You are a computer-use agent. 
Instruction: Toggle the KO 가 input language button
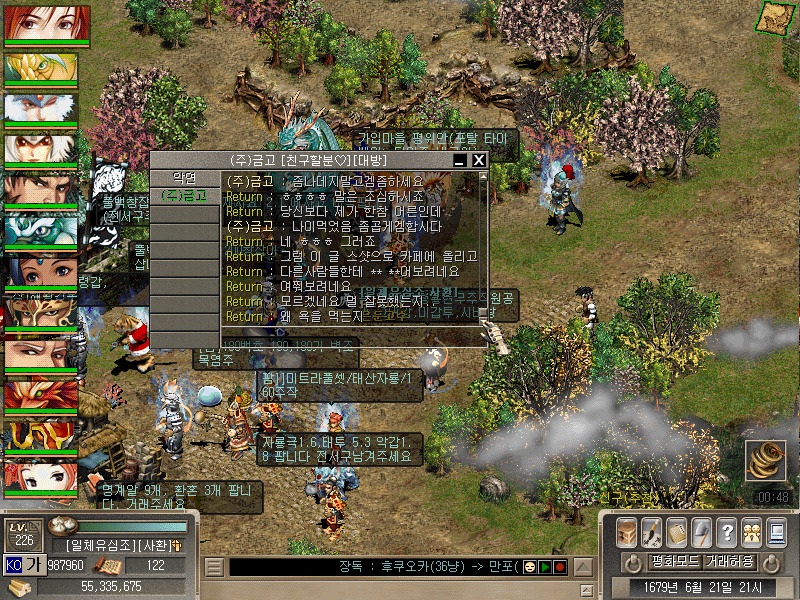(24, 565)
